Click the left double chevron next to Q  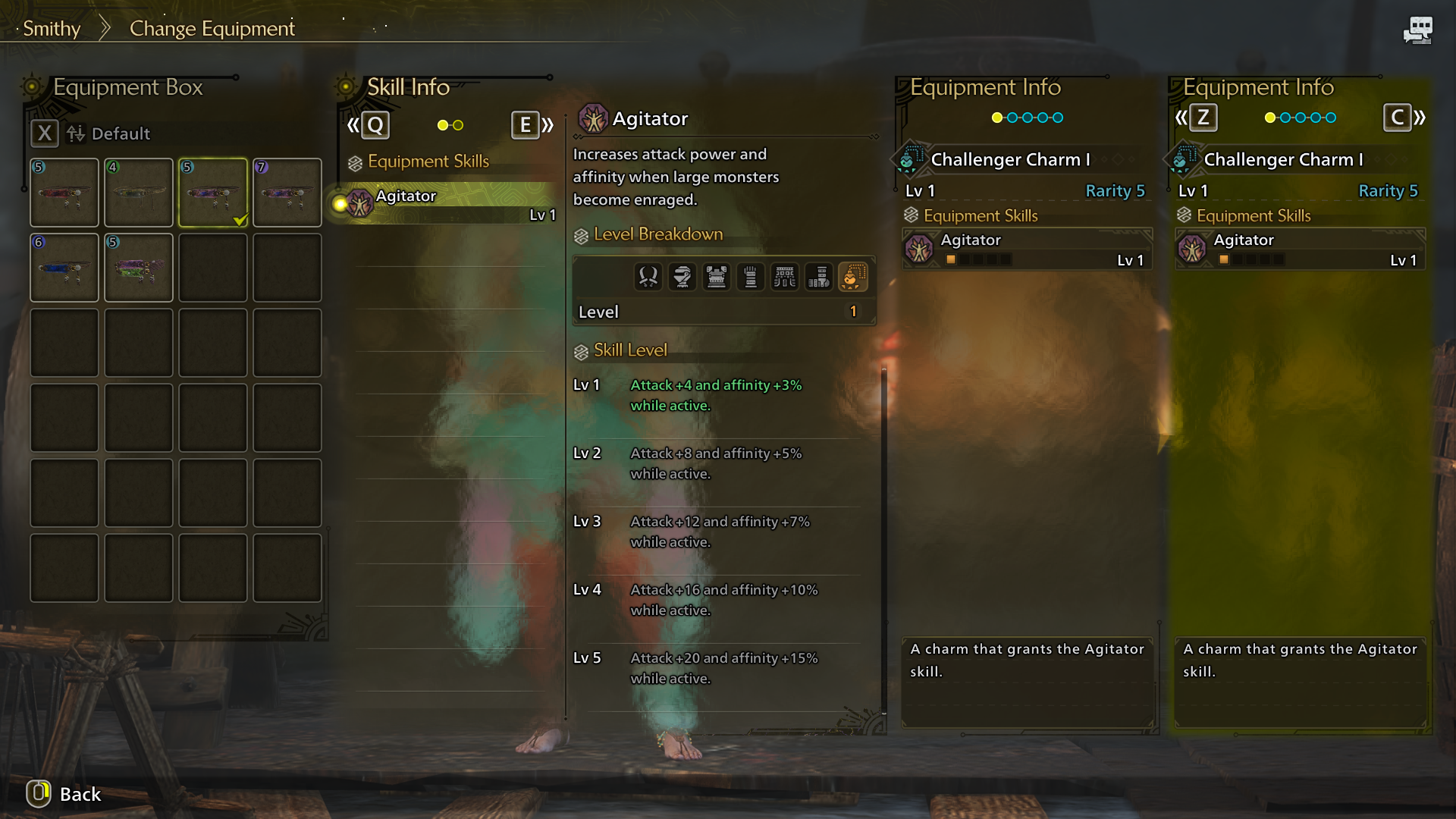353,125
